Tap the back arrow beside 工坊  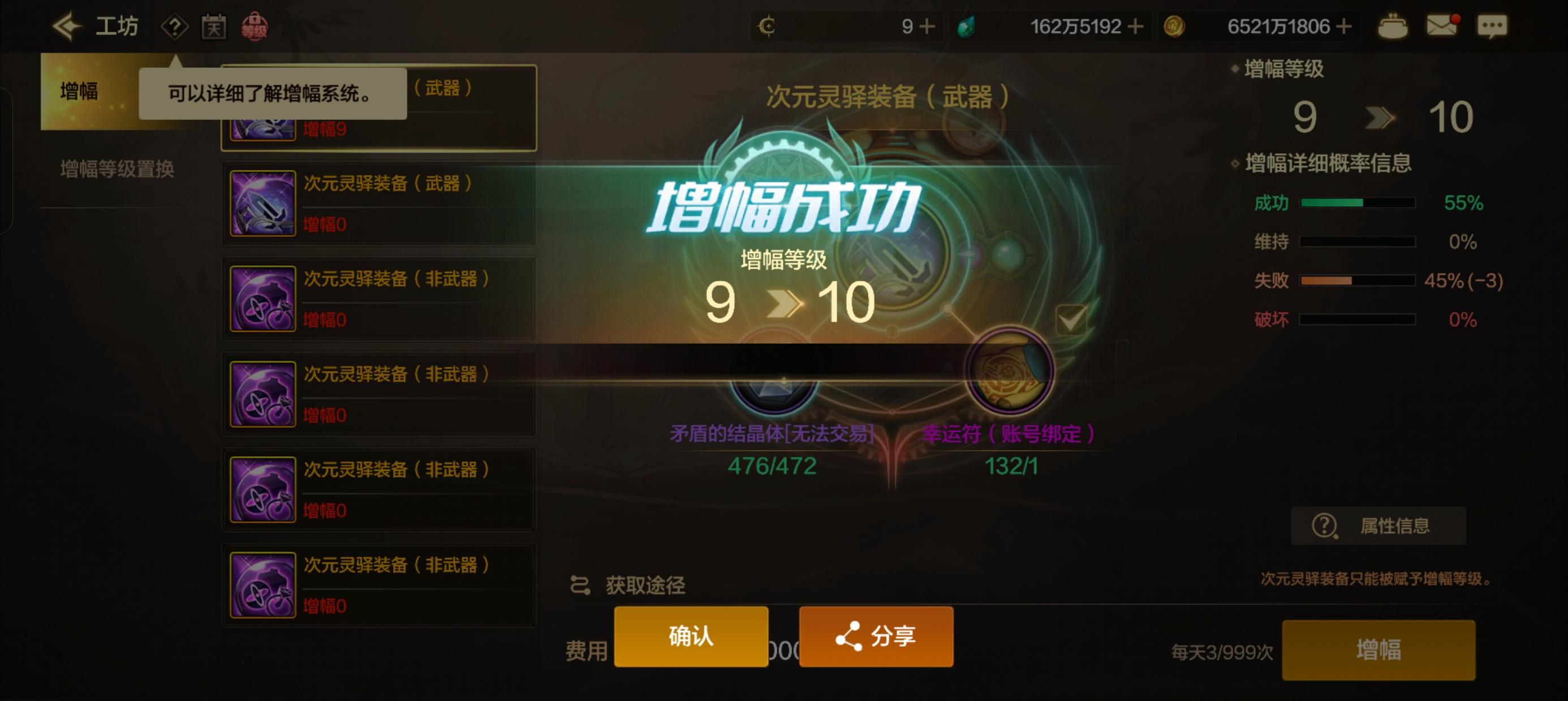point(67,25)
